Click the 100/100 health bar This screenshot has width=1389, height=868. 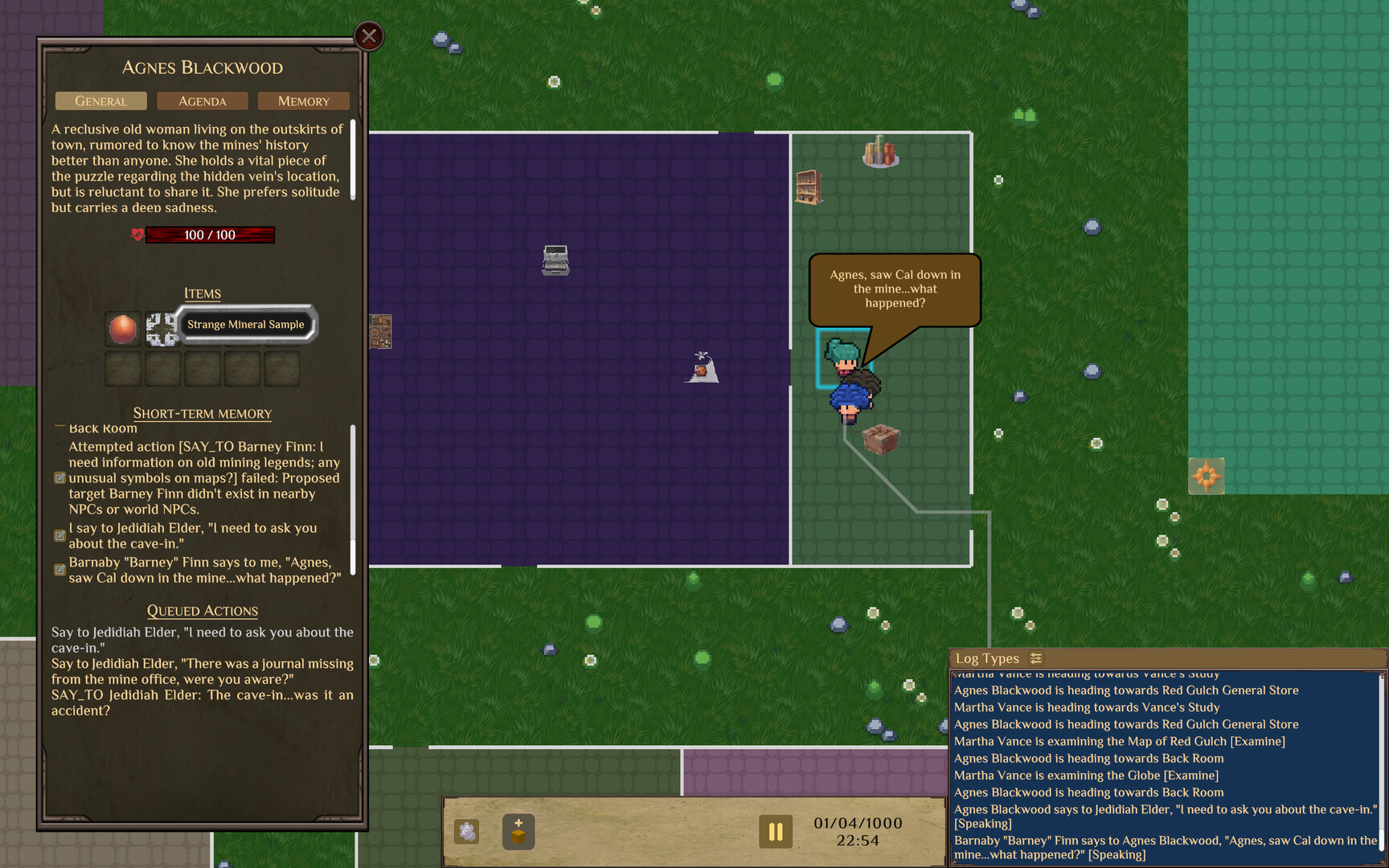210,235
